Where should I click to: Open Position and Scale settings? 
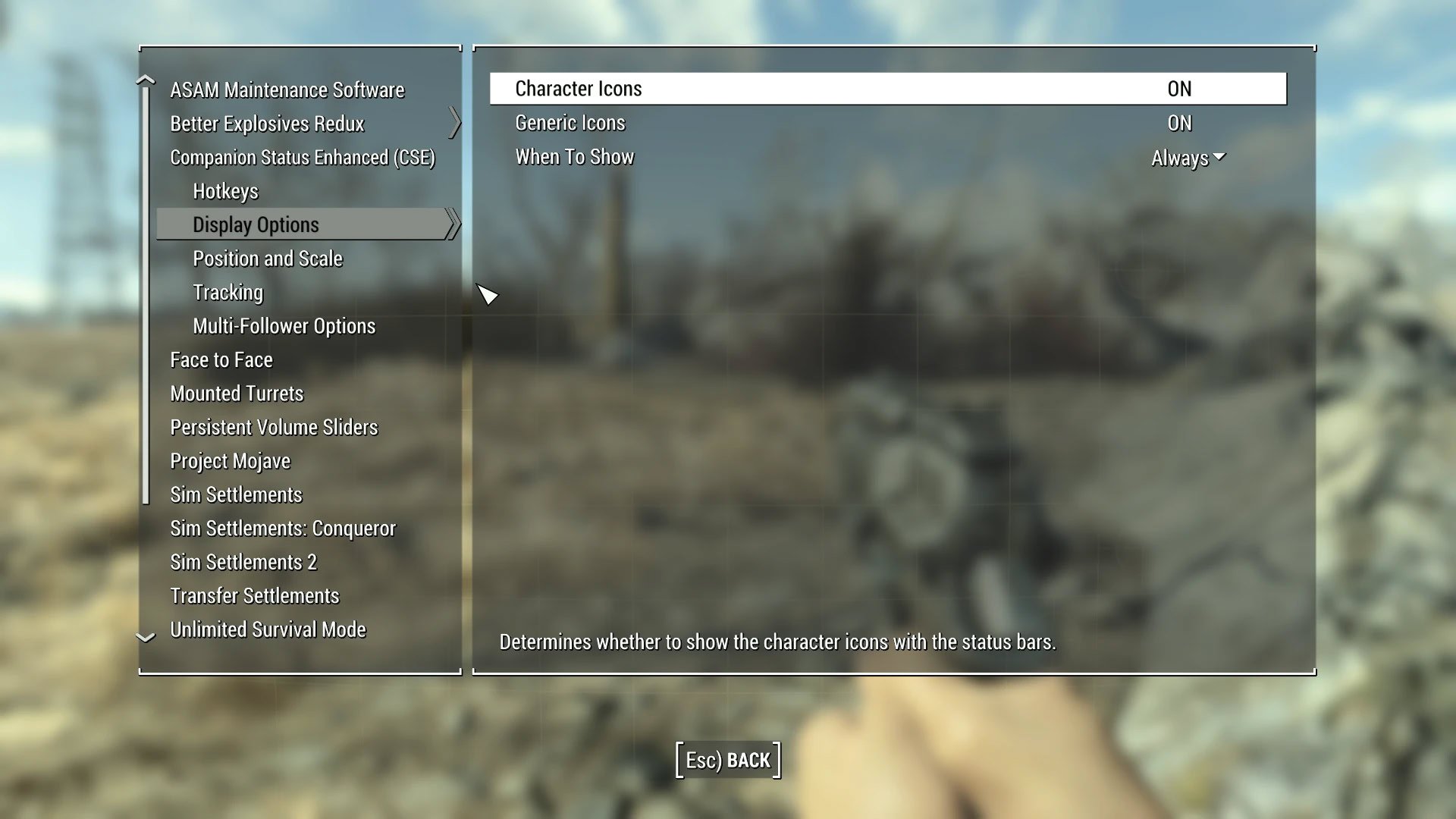[268, 259]
